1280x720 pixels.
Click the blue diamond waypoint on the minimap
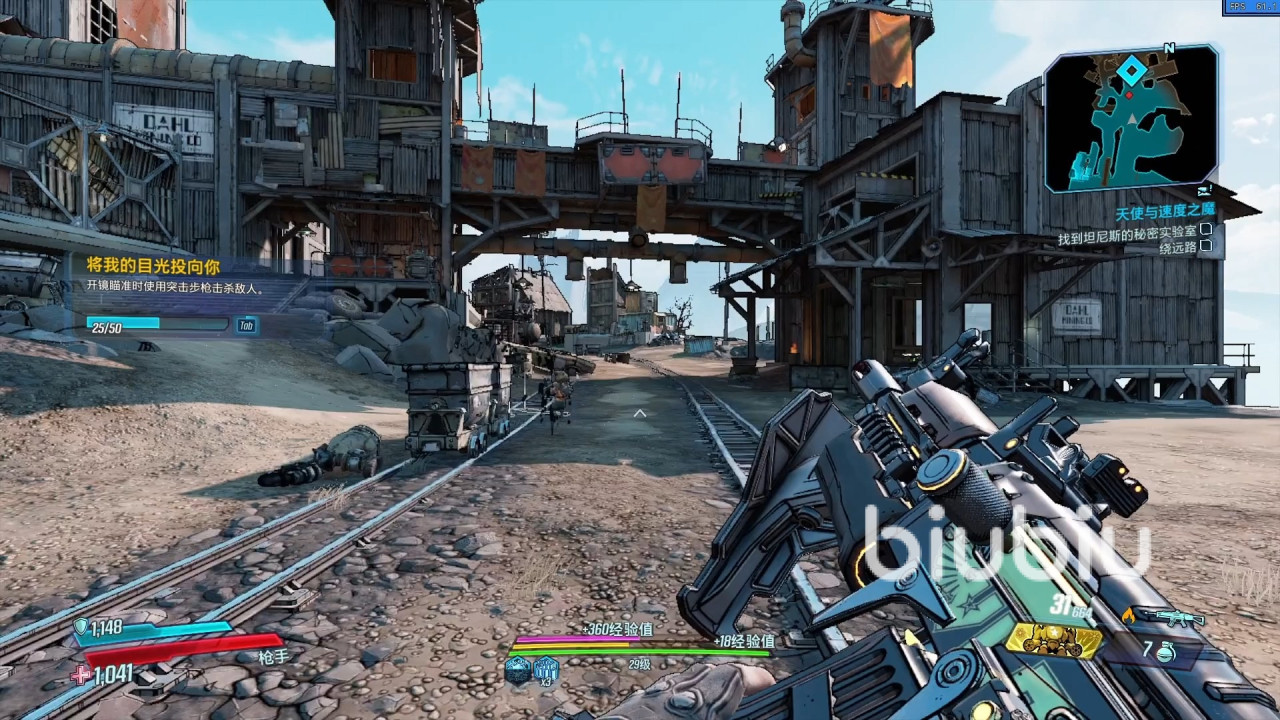pyautogui.click(x=1131, y=71)
